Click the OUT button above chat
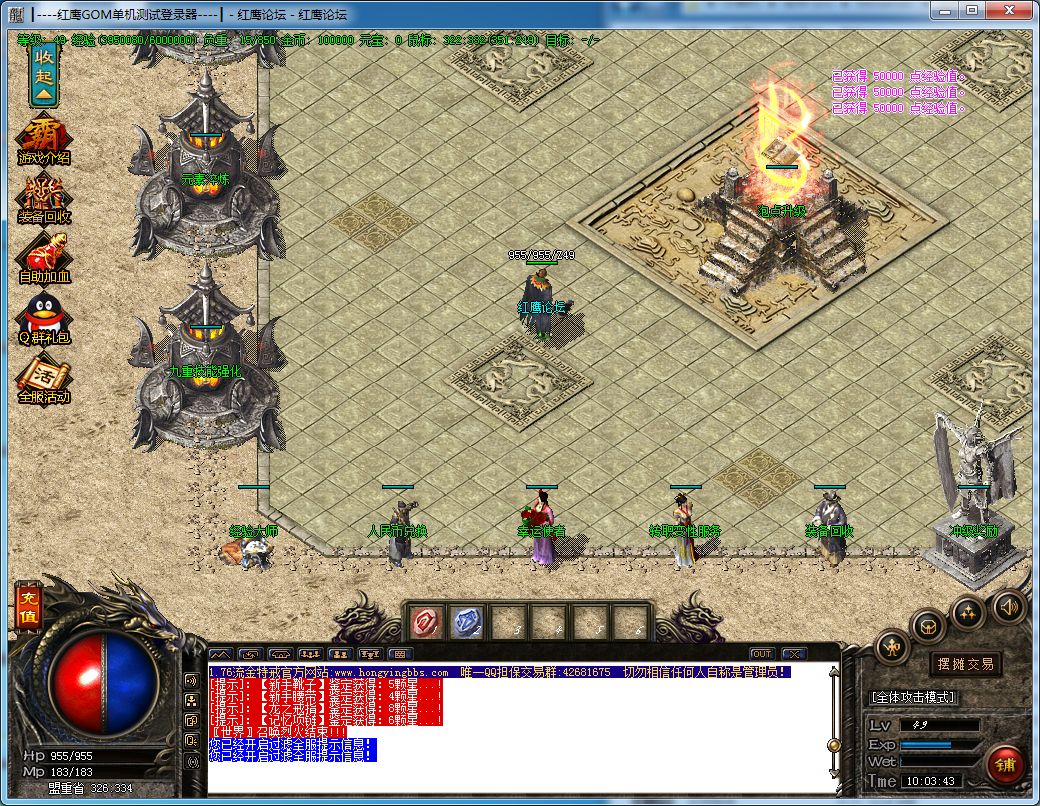Screen dimensions: 1040x806 [x=762, y=654]
